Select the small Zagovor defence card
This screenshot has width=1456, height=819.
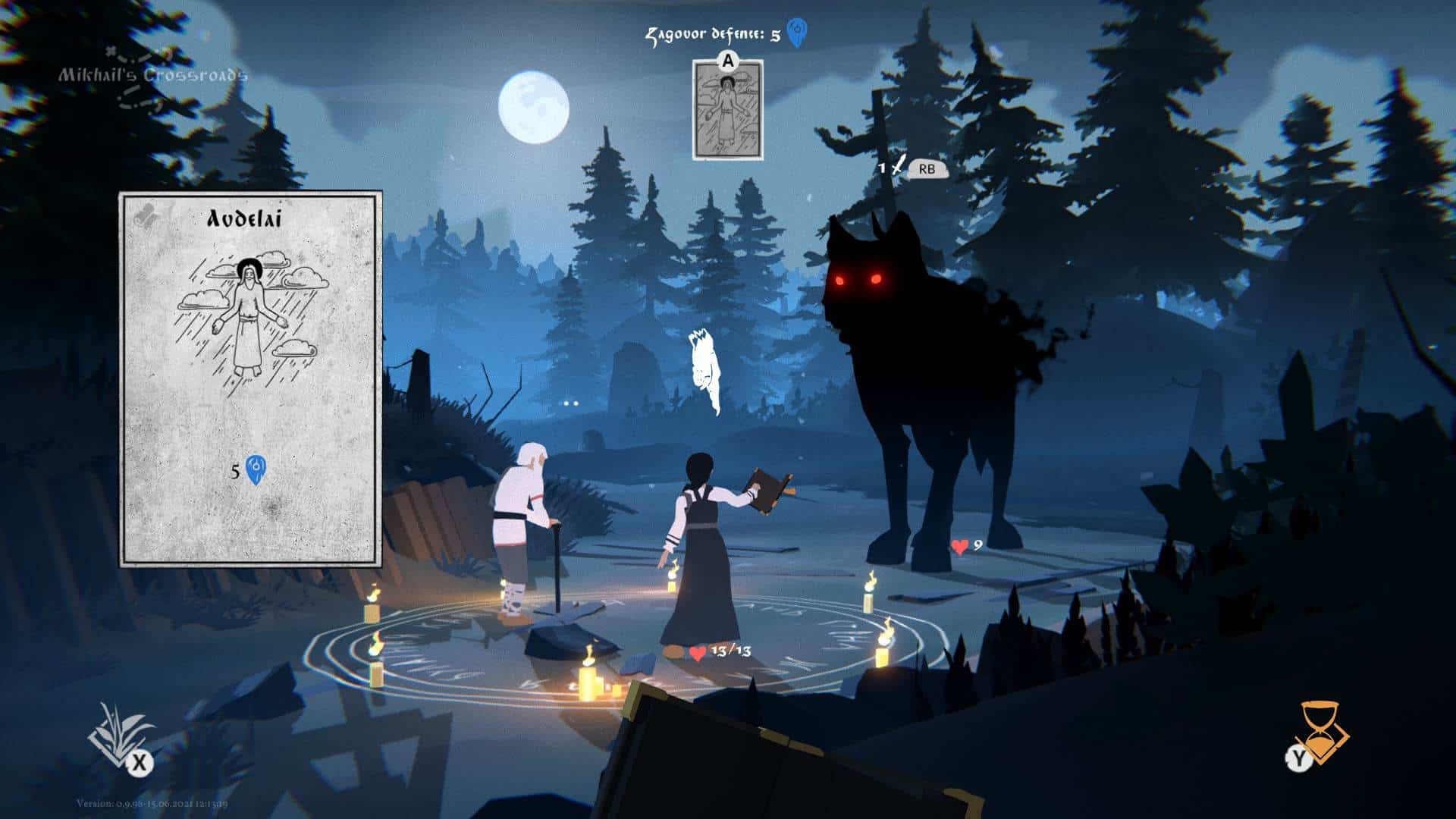click(x=727, y=110)
